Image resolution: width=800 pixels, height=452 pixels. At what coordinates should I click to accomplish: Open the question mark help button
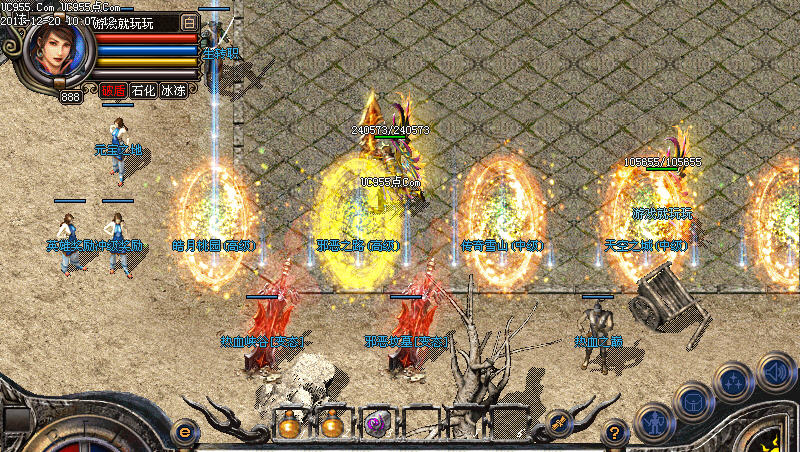616,432
